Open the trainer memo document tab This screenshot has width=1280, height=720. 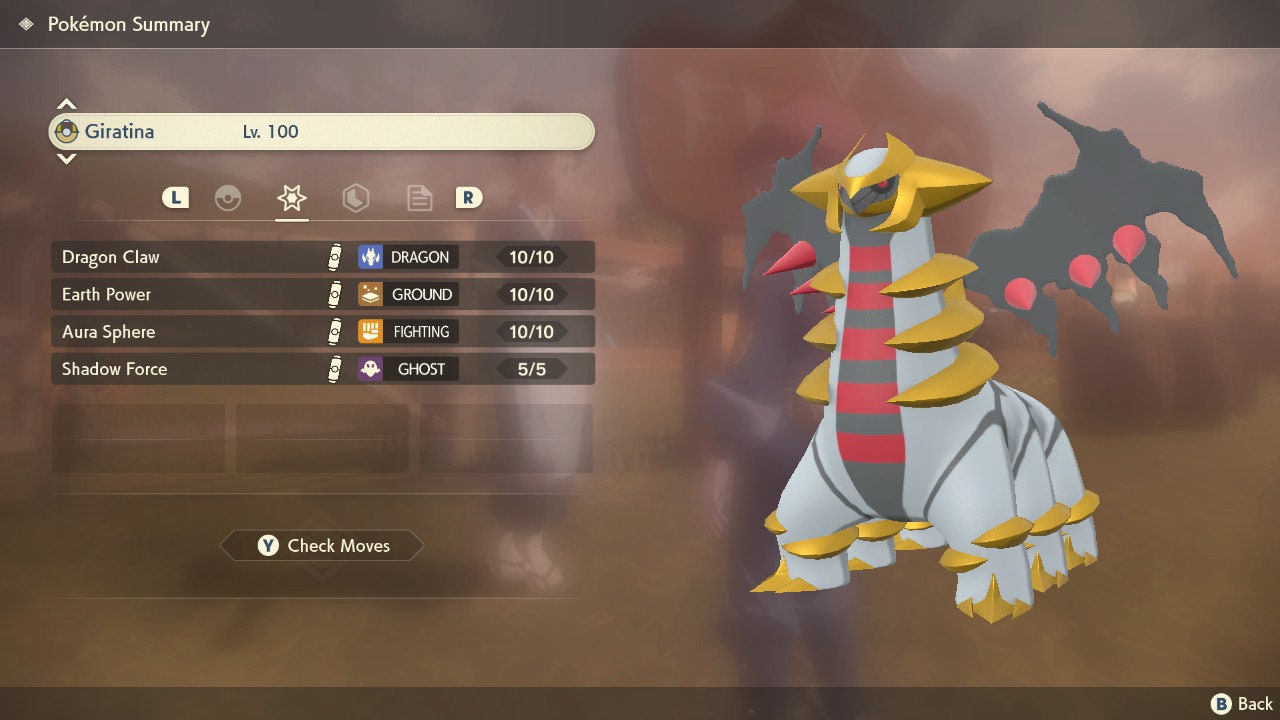click(419, 198)
